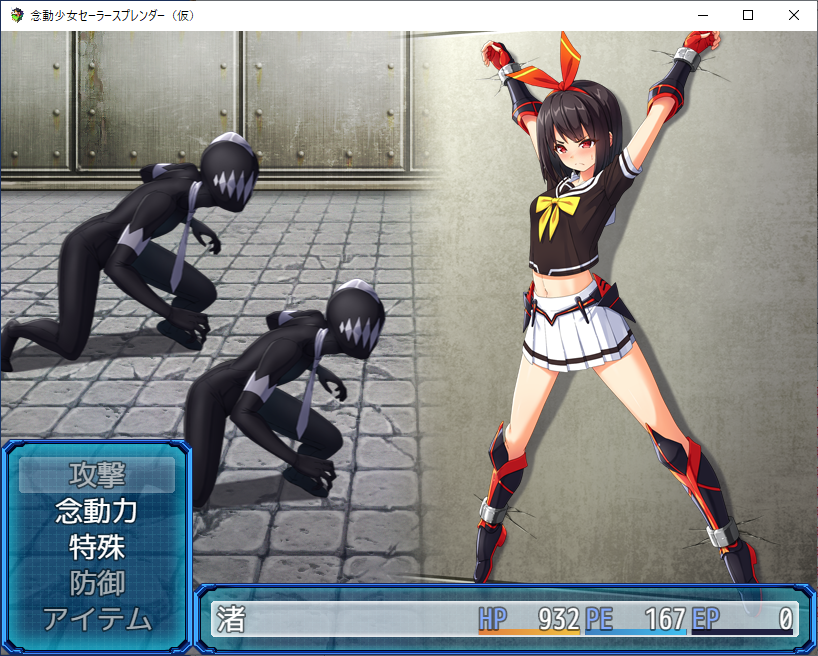Choose the 念動力 command
This screenshot has width=818, height=656.
tap(97, 511)
